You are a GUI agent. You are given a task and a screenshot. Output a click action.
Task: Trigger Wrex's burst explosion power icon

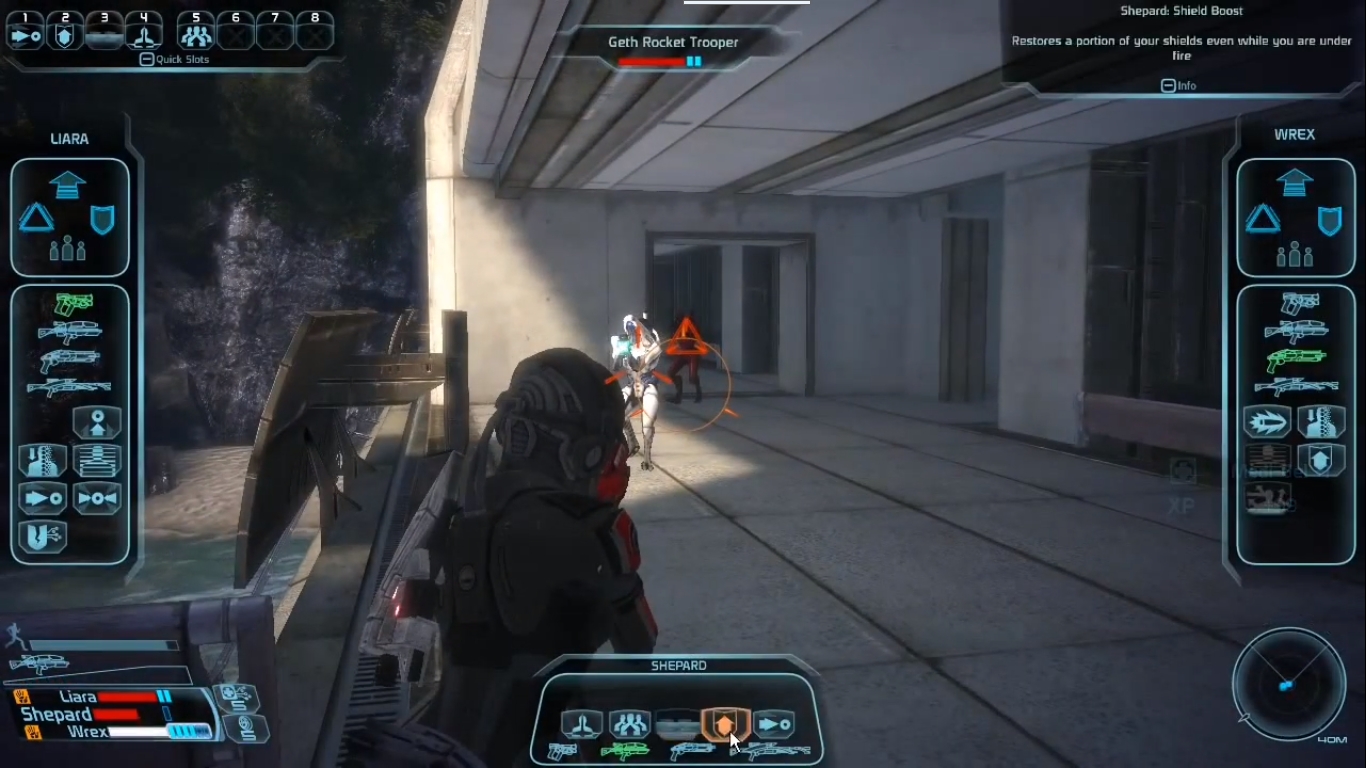click(1266, 422)
